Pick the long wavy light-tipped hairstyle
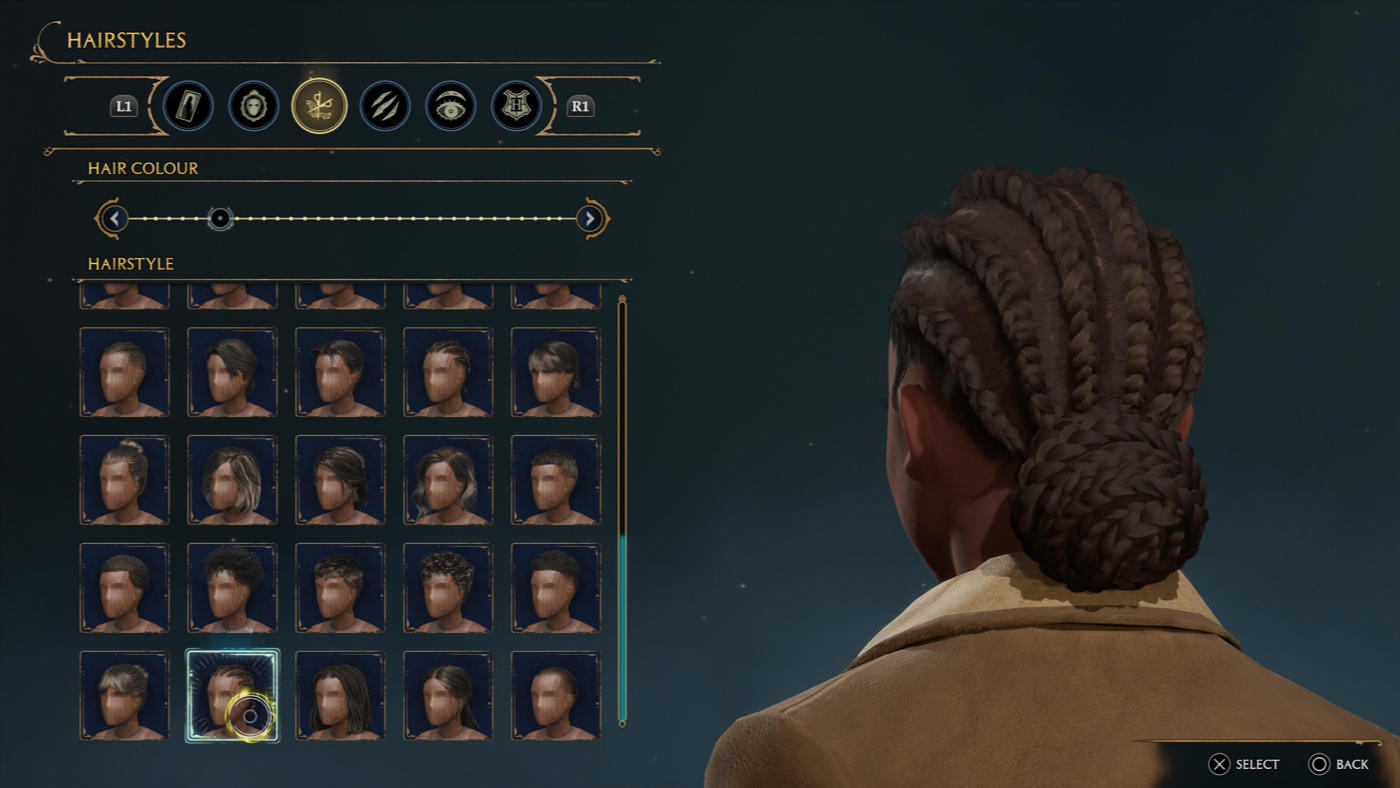 tap(448, 480)
